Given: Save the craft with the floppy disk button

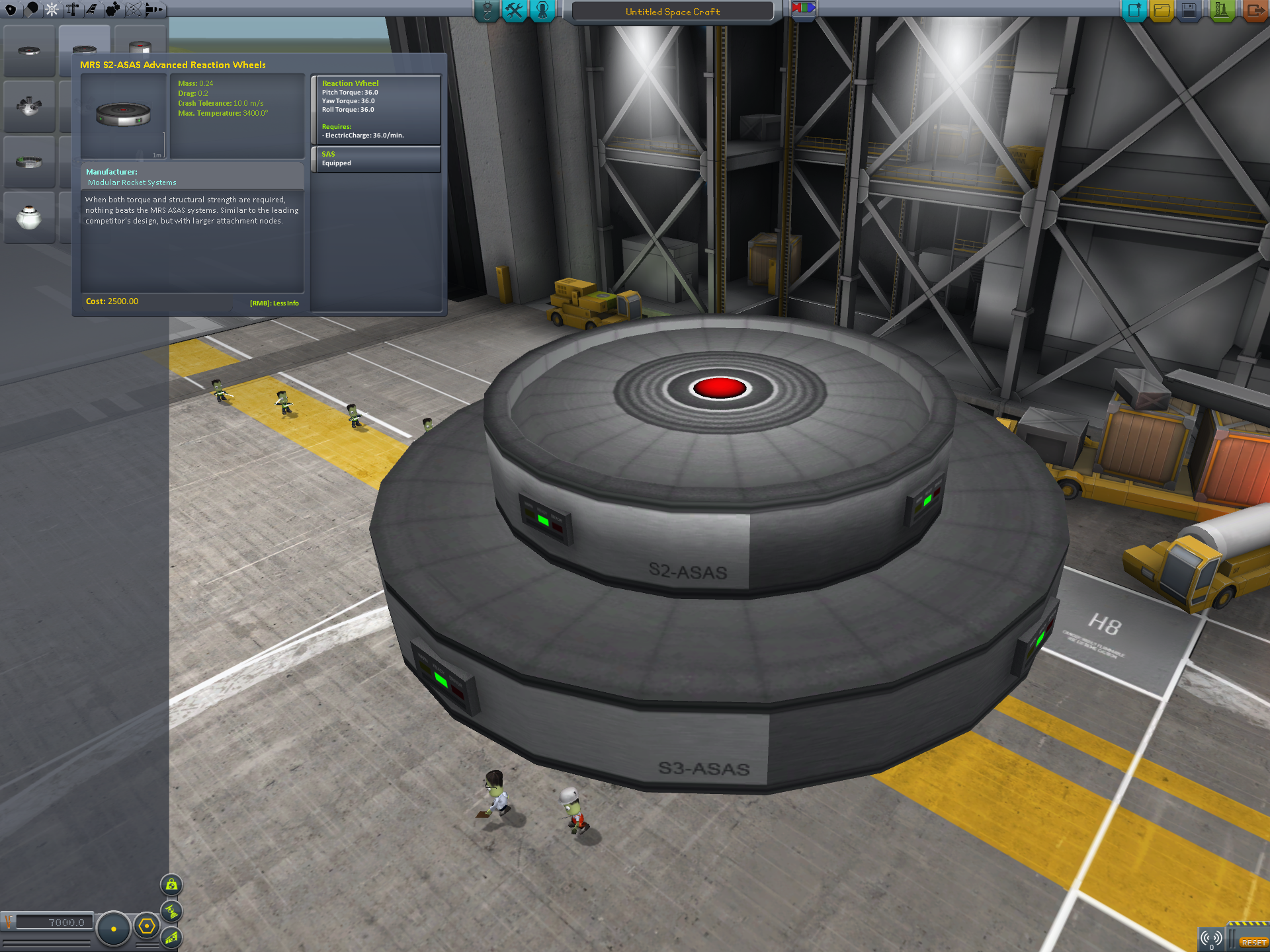Looking at the screenshot, I should pyautogui.click(x=1189, y=11).
